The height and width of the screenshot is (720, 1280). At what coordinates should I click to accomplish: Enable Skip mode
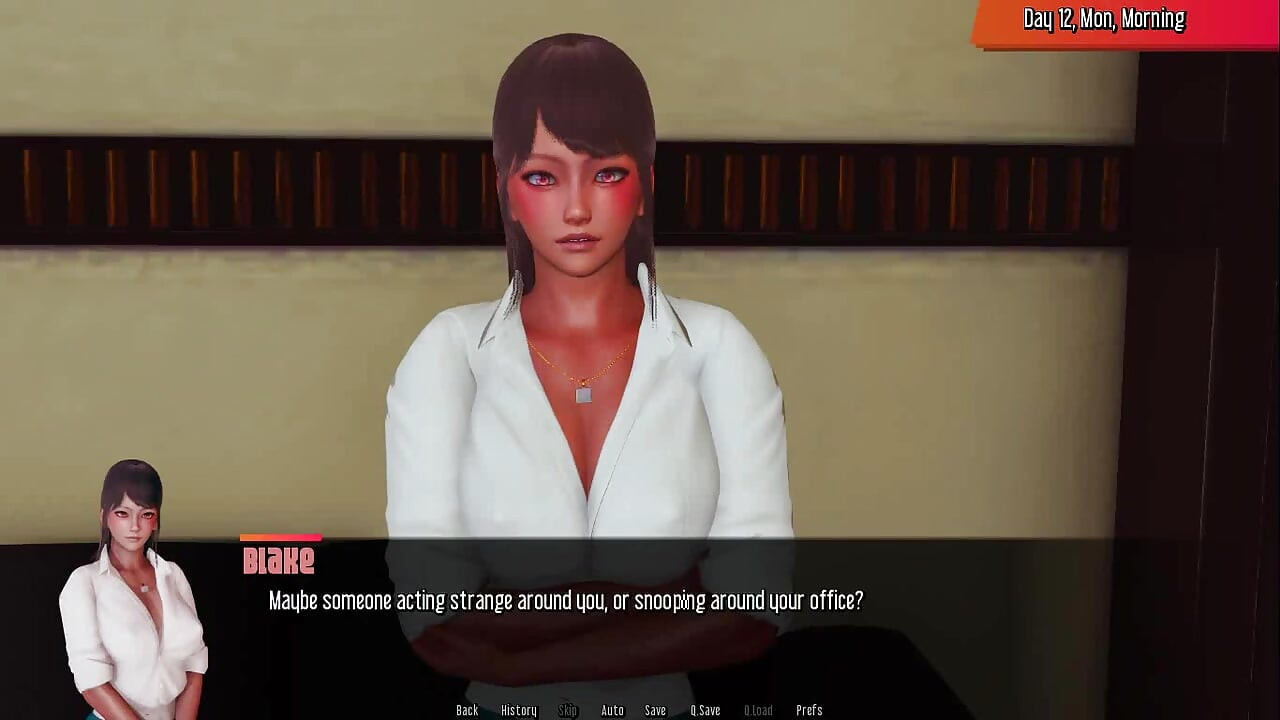[x=567, y=710]
